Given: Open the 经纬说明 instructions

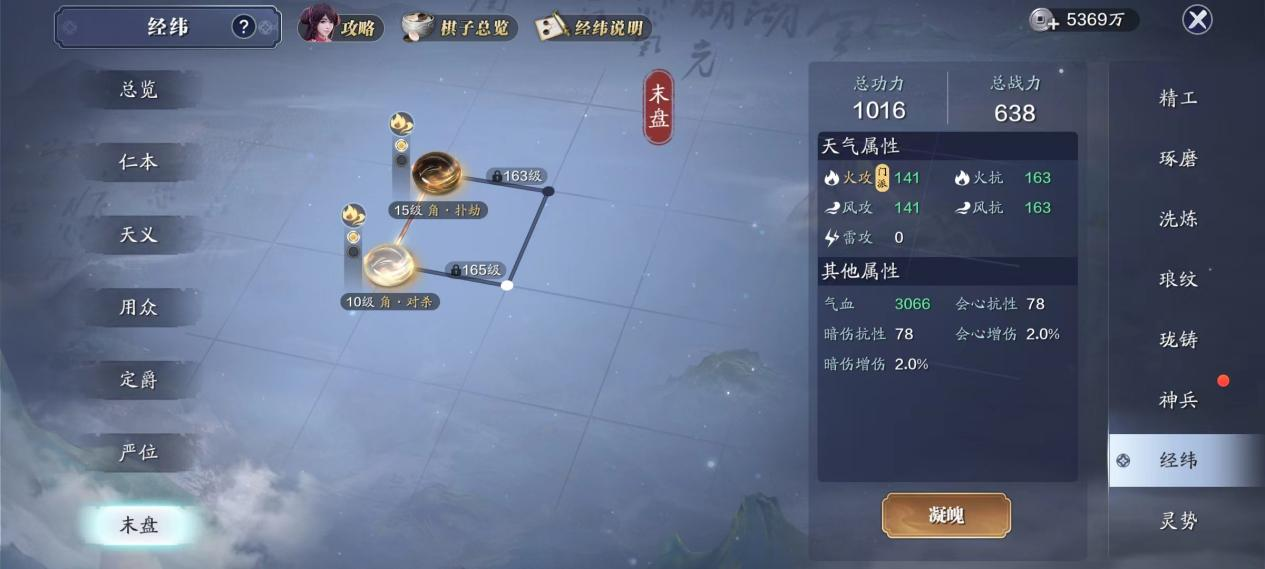Looking at the screenshot, I should [593, 27].
